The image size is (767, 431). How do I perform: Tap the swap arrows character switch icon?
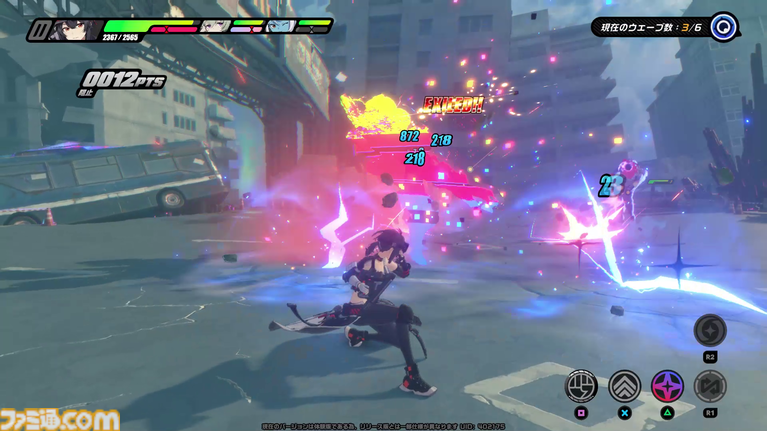[710, 385]
